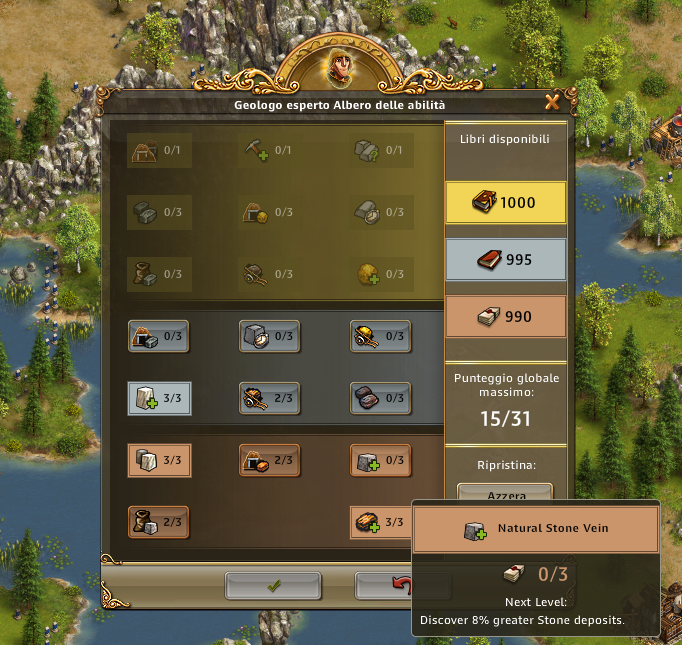
Task: Choose the gold ore cart skill at 0/3
Action: point(380,336)
